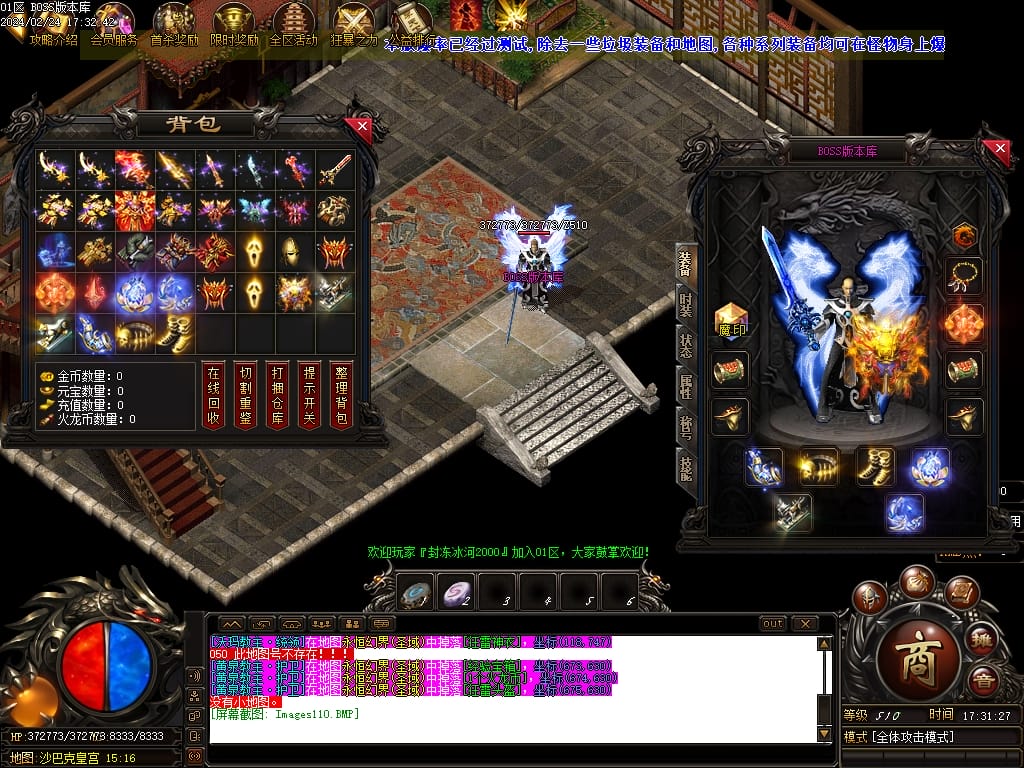This screenshot has height=768, width=1024.
Task: Toggle the 提示开关 hint switch
Action: (309, 396)
